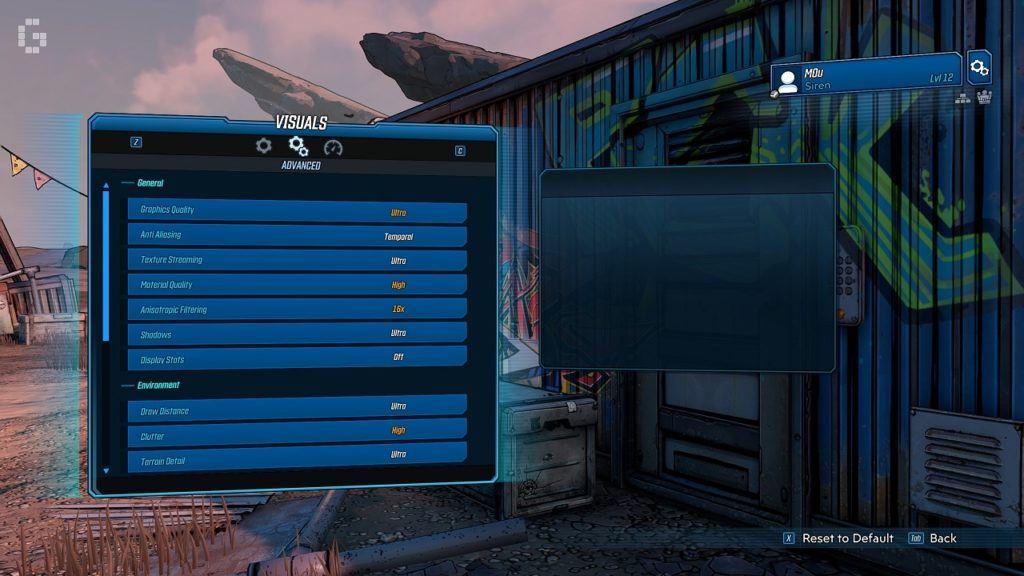The width and height of the screenshot is (1024, 576).
Task: Reset to Default settings
Action: [x=847, y=538]
